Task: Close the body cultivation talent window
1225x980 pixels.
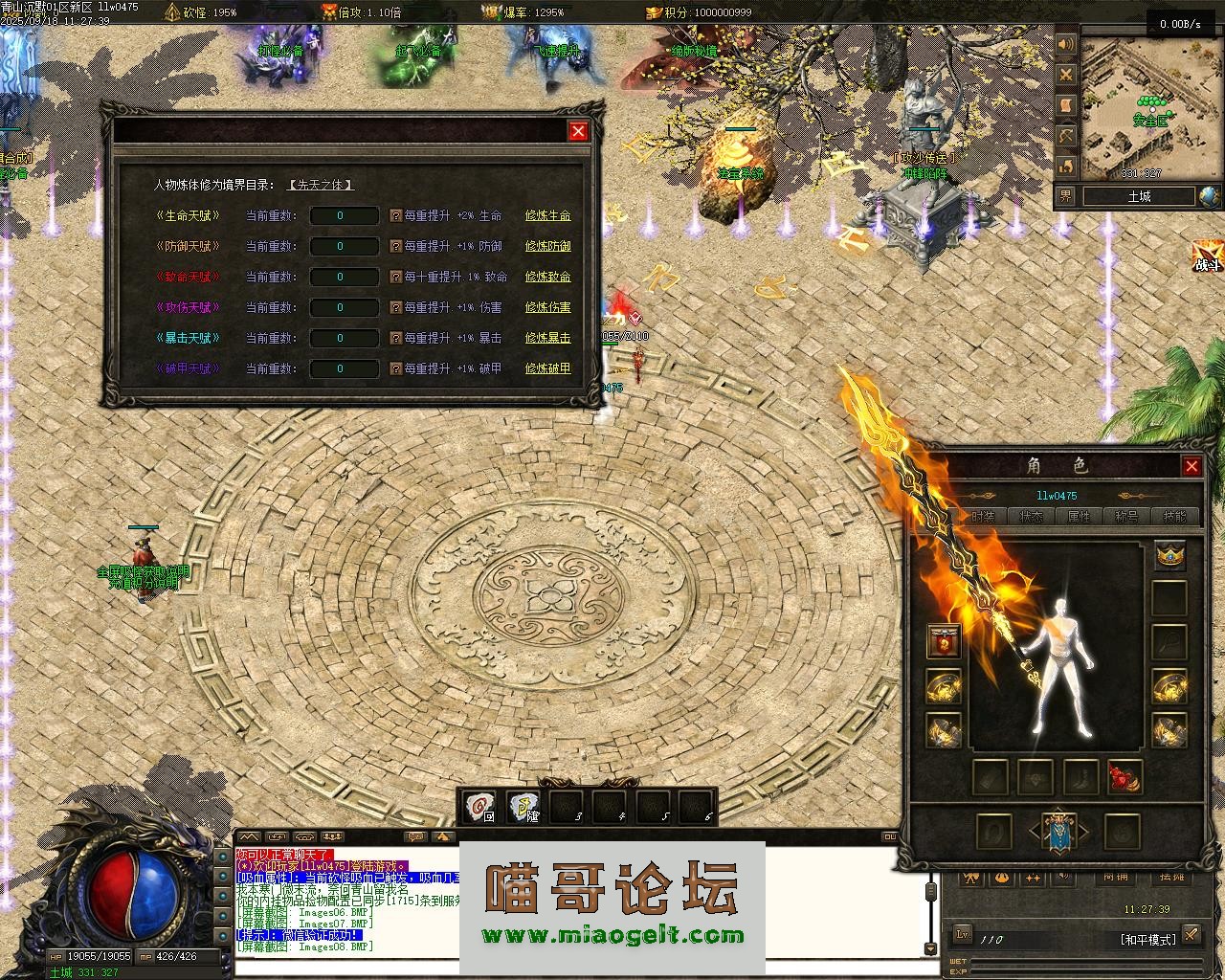Action: click(x=578, y=131)
